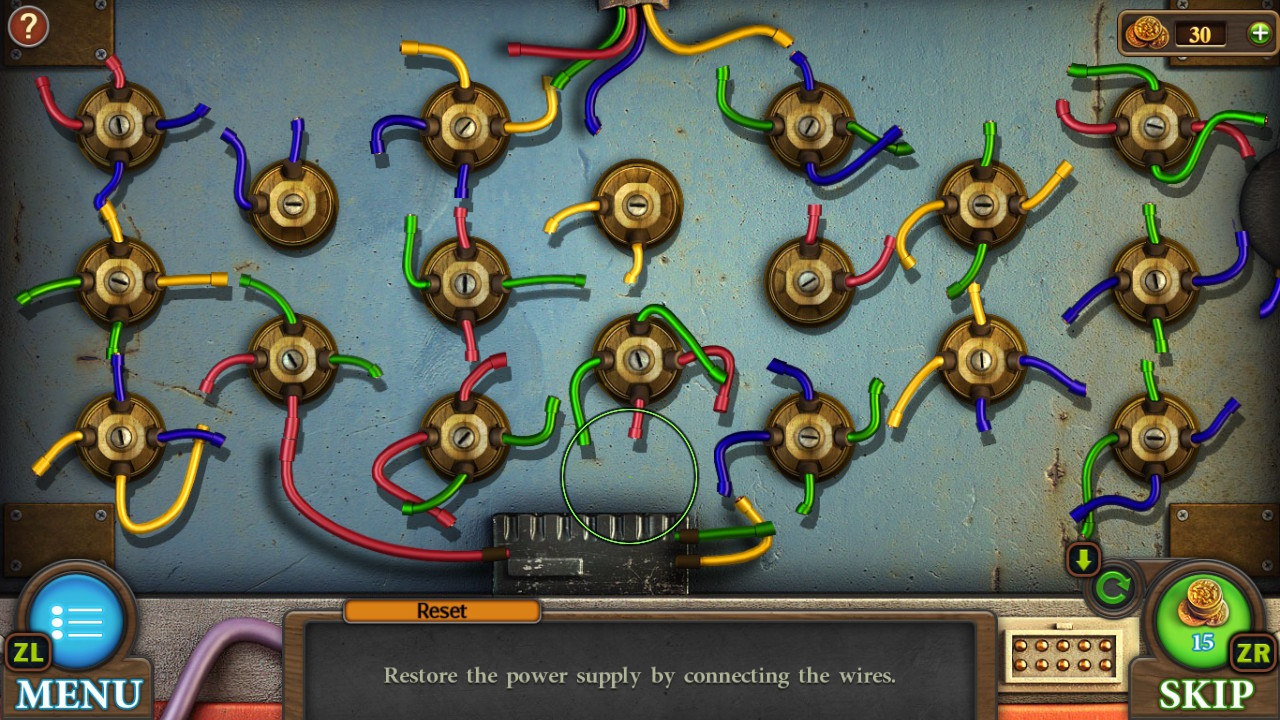This screenshot has width=1280, height=720.
Task: Rotate the connector inside the highlighted circle
Action: pyautogui.click(x=630, y=478)
